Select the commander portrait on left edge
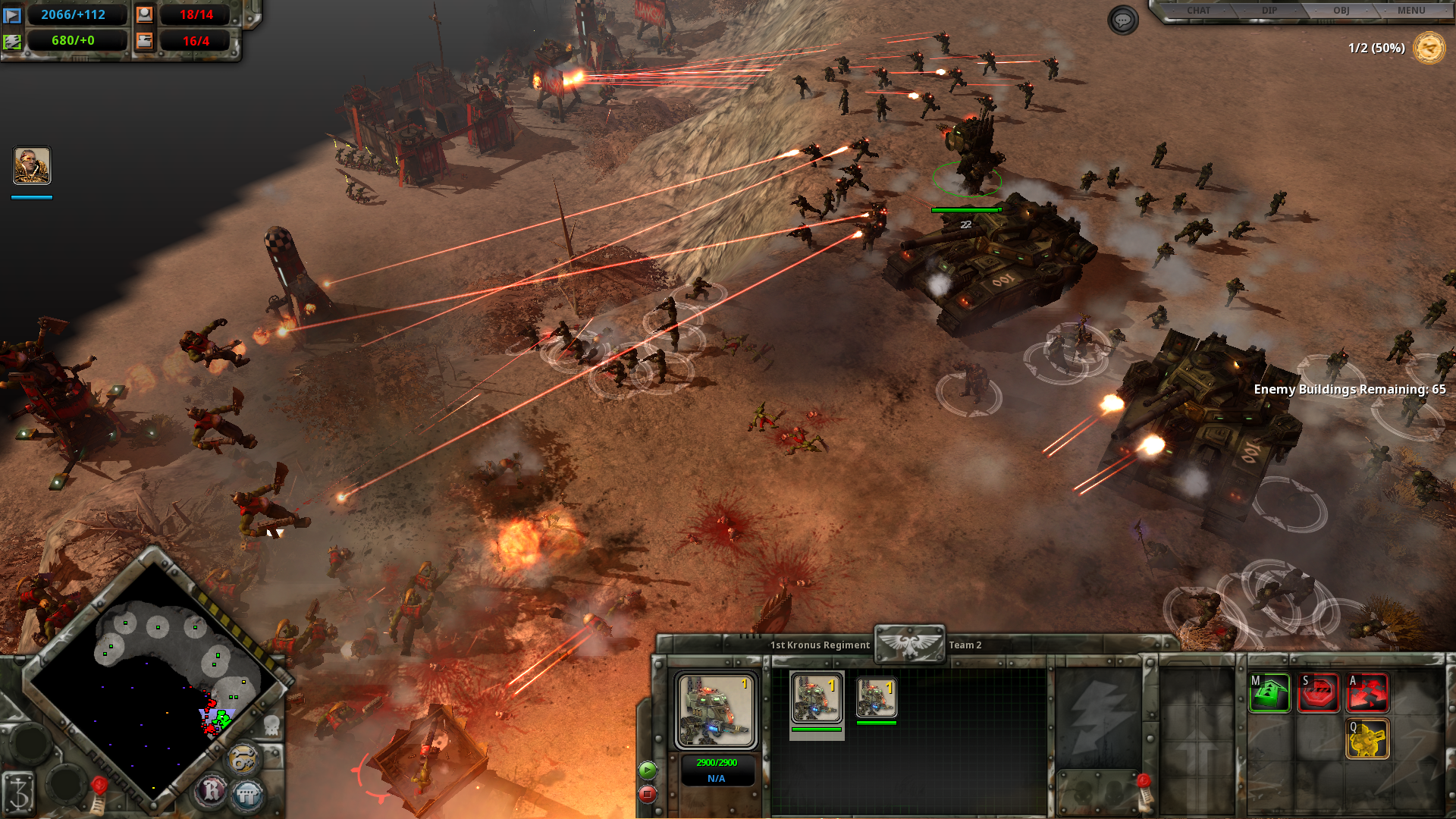This screenshot has height=819, width=1456. click(x=32, y=165)
